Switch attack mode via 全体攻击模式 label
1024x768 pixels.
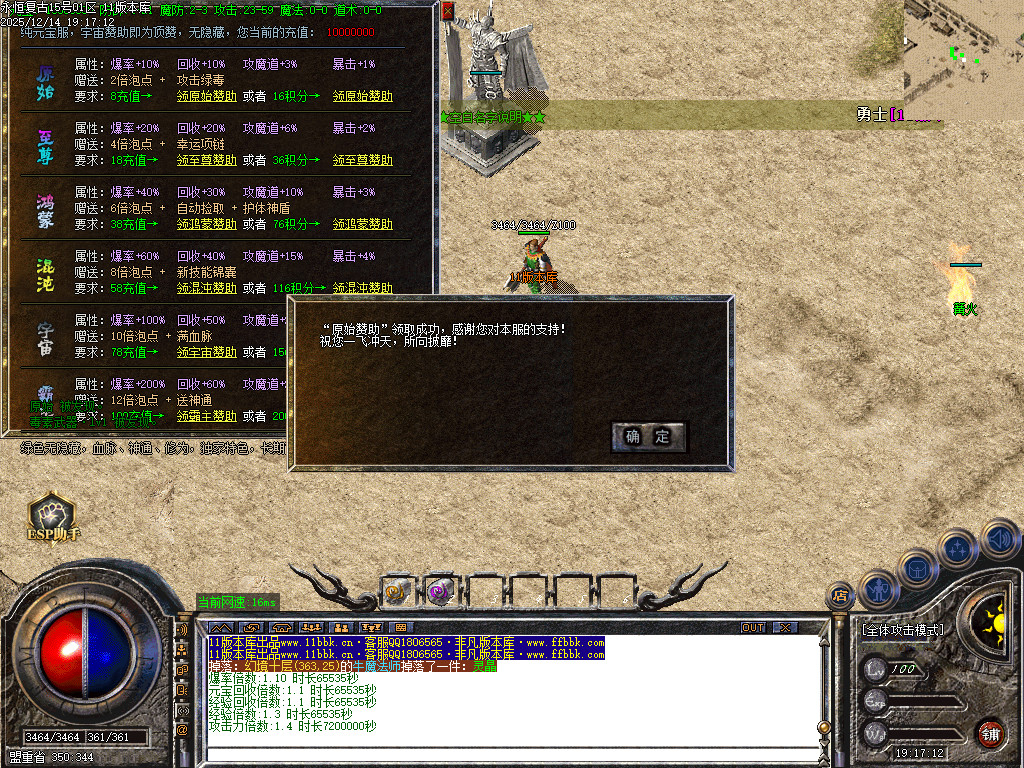[x=902, y=631]
